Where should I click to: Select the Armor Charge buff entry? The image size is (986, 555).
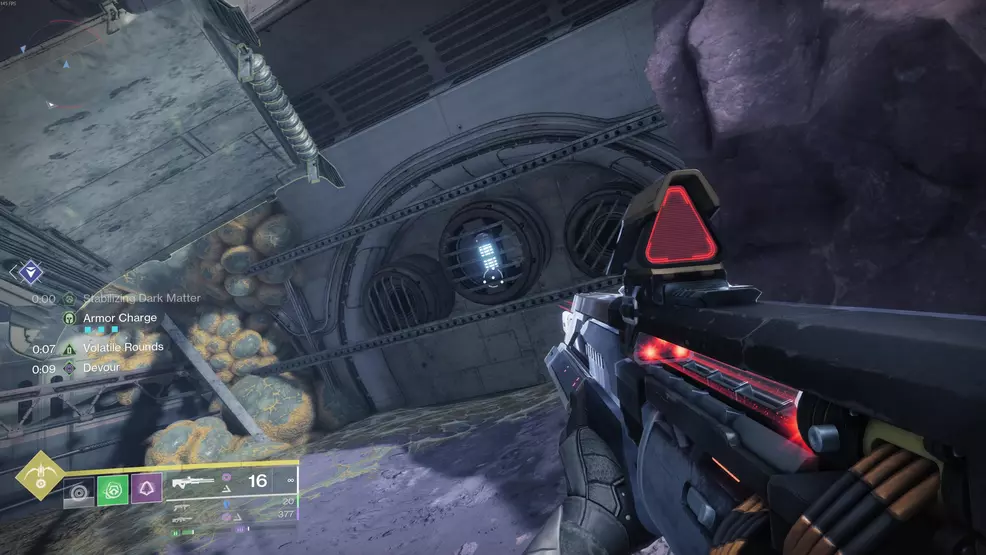click(x=119, y=318)
